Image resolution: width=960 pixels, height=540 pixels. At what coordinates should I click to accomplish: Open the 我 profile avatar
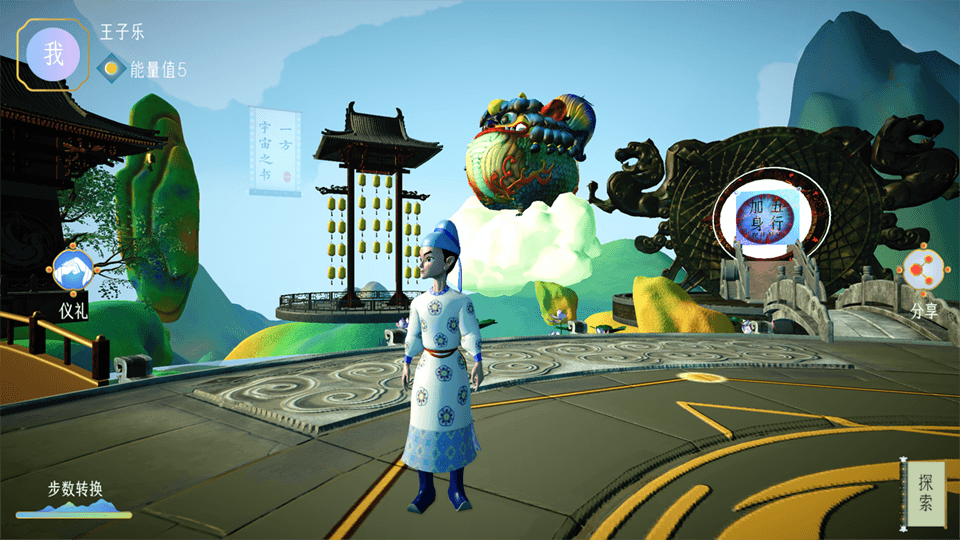[54, 55]
